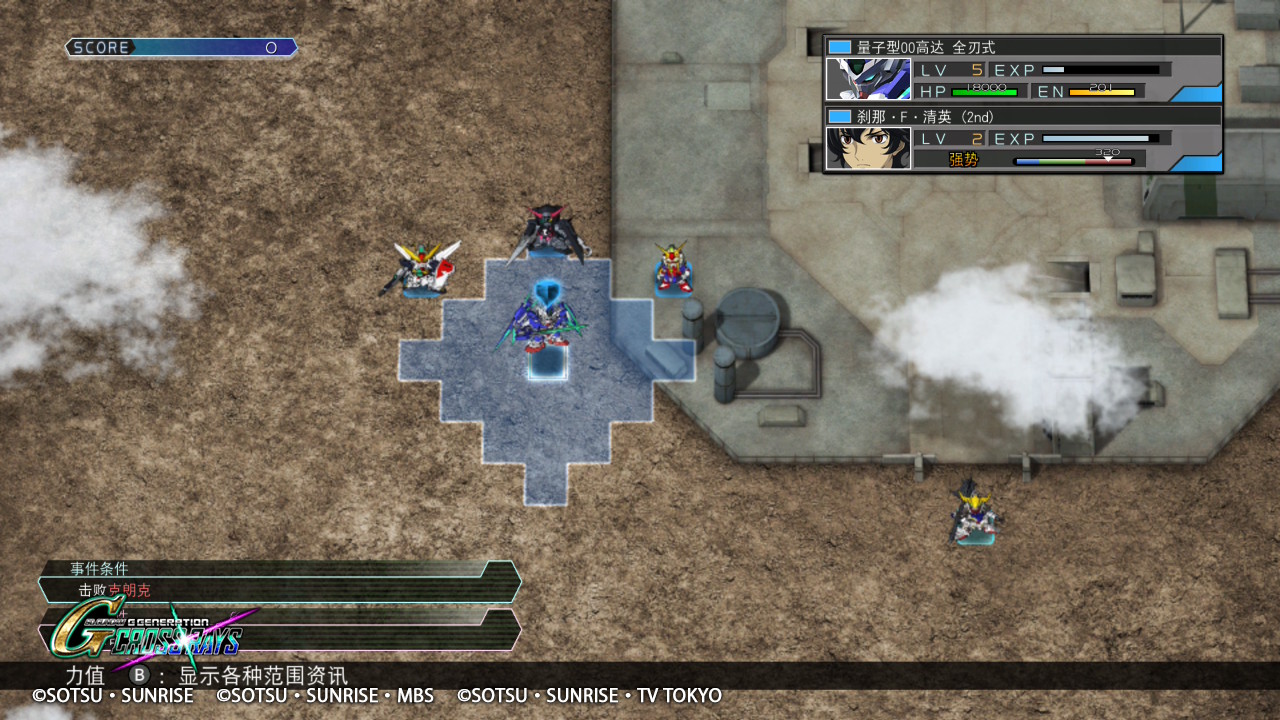Click the highlighted cursor tile under the blue Gundam
The image size is (1280, 720).
547,362
